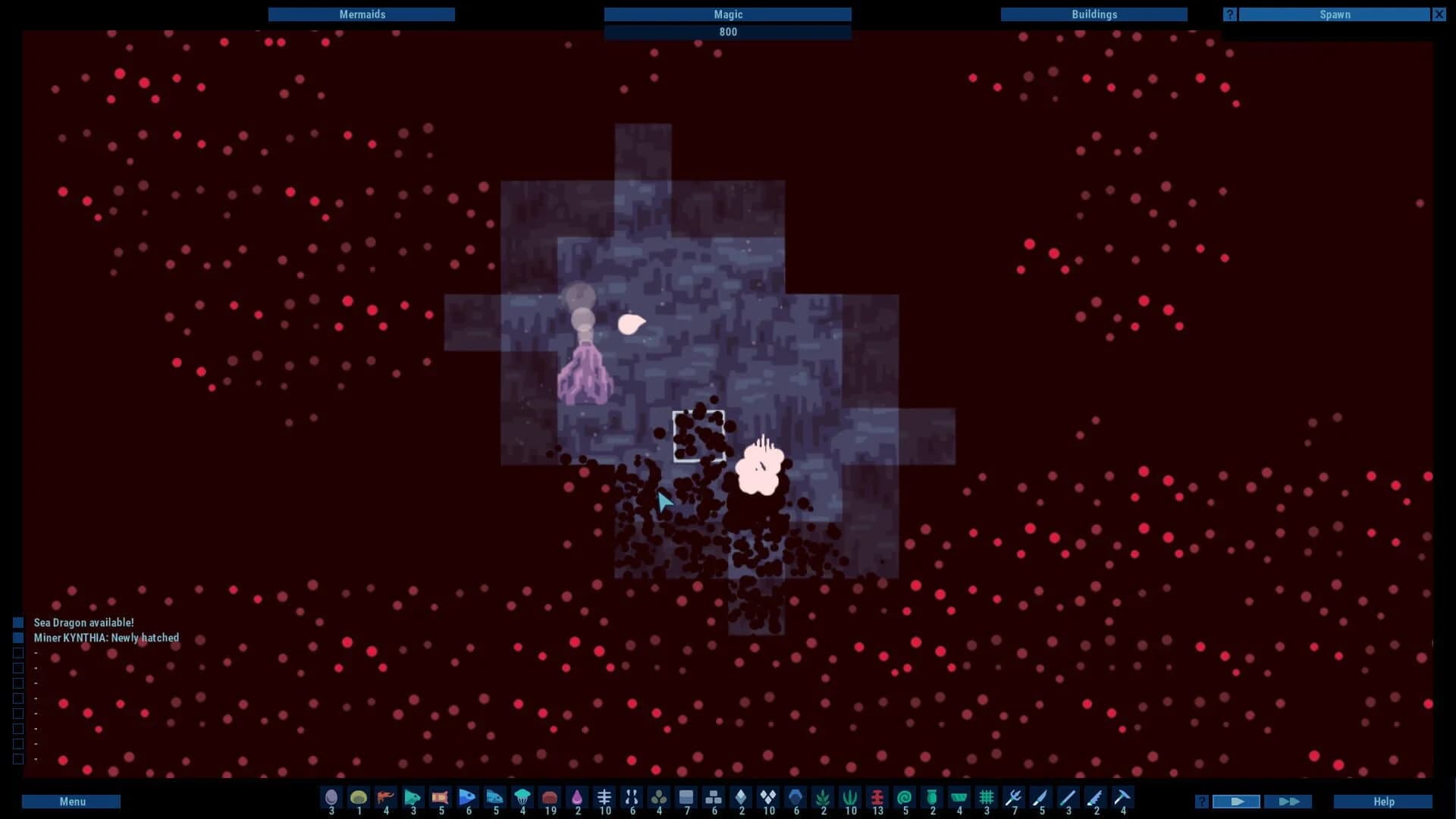
Task: Click the question mark icon beside Spawn
Action: [x=1228, y=14]
